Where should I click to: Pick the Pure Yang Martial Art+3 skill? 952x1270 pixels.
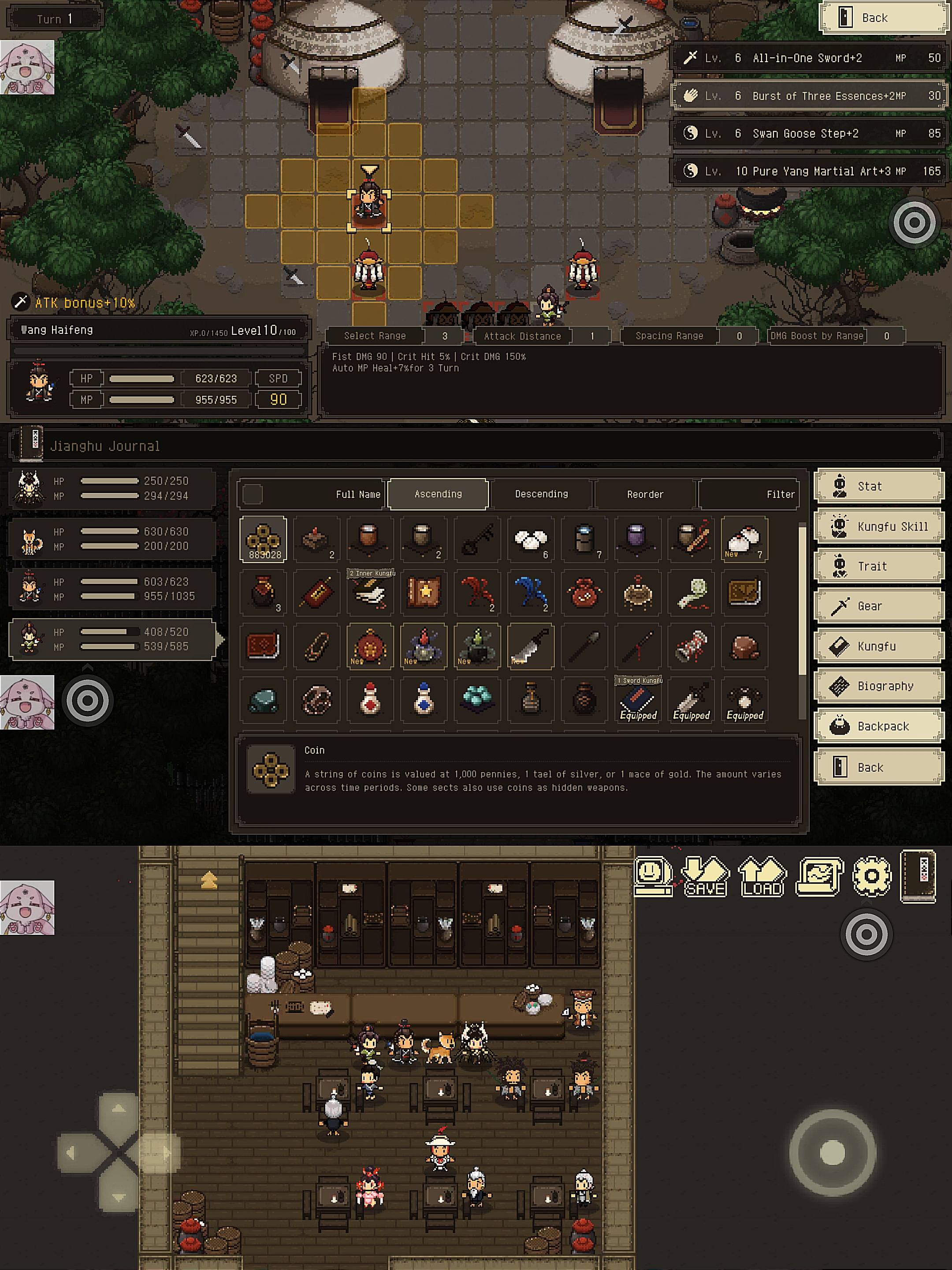(x=809, y=171)
